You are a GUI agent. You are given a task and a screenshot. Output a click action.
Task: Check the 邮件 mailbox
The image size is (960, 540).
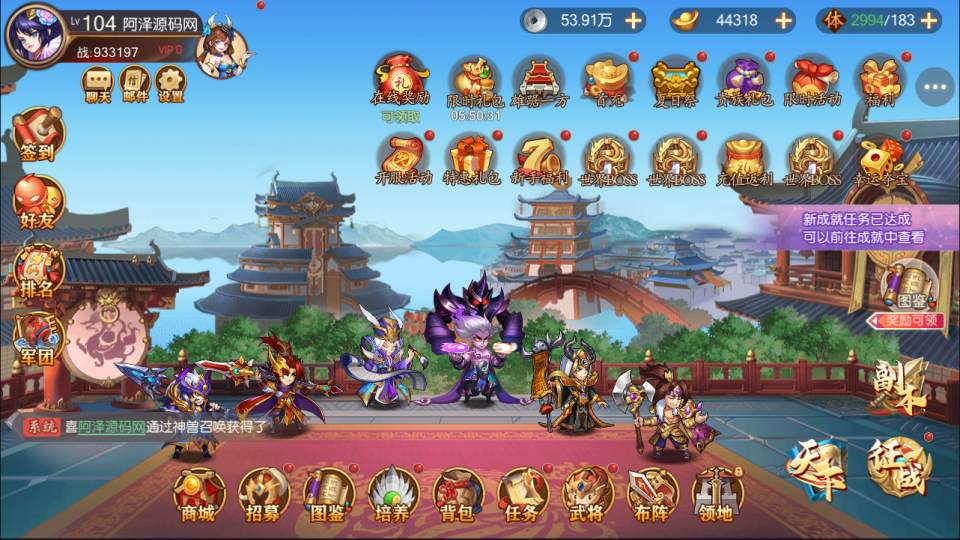(x=134, y=84)
